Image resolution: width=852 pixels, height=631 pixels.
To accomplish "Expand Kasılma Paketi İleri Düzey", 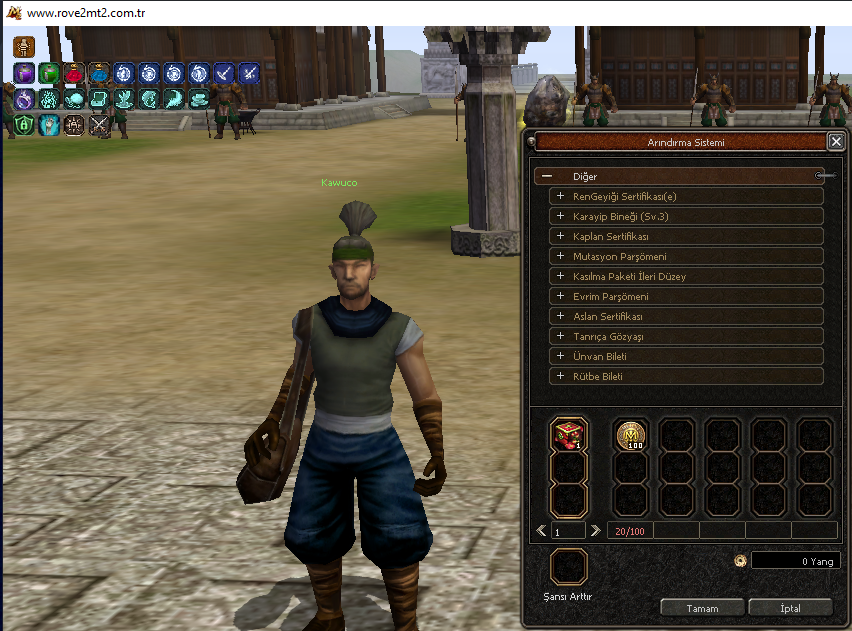I will coord(560,276).
